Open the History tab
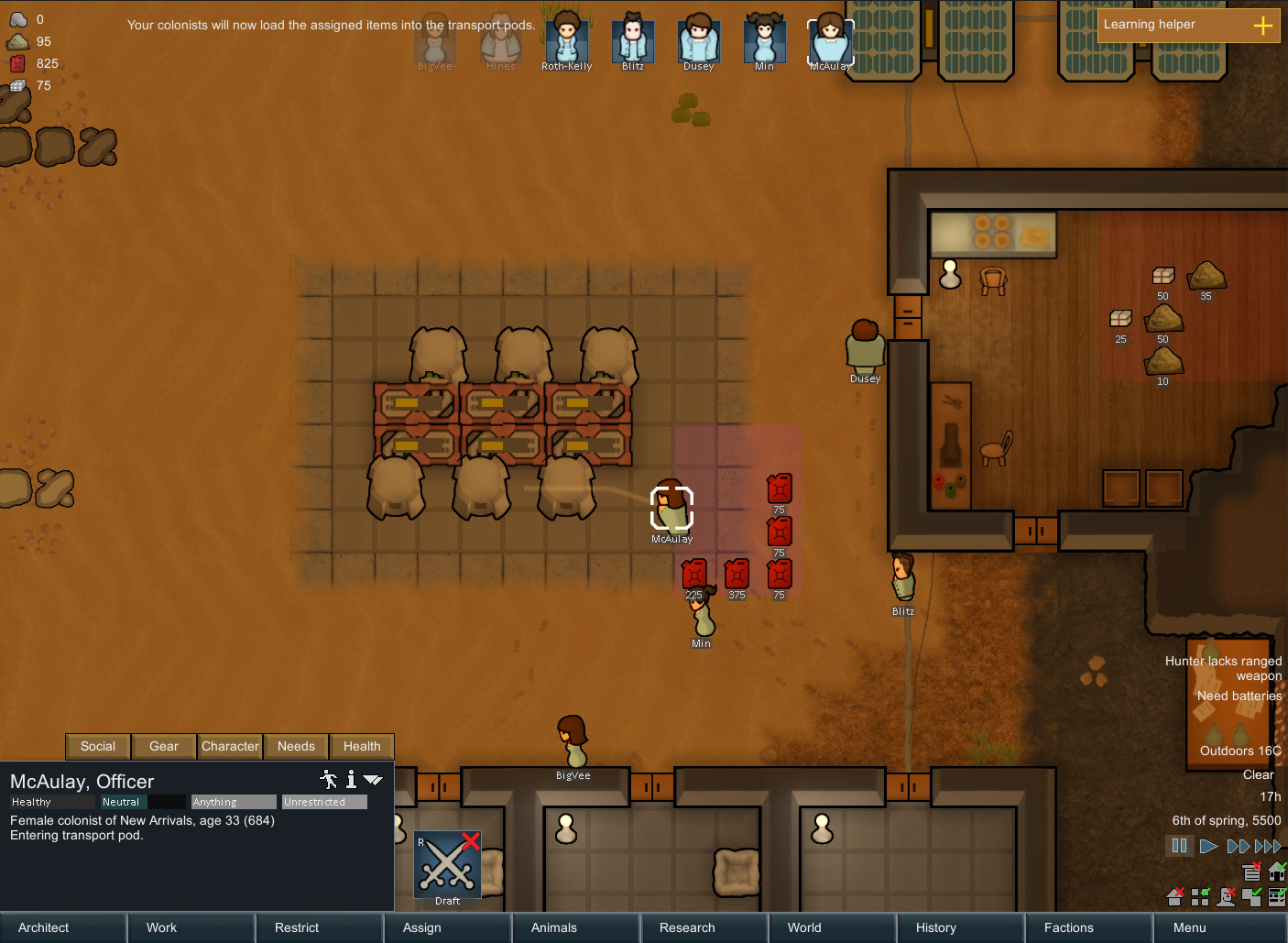Image resolution: width=1288 pixels, height=943 pixels. (x=960, y=927)
